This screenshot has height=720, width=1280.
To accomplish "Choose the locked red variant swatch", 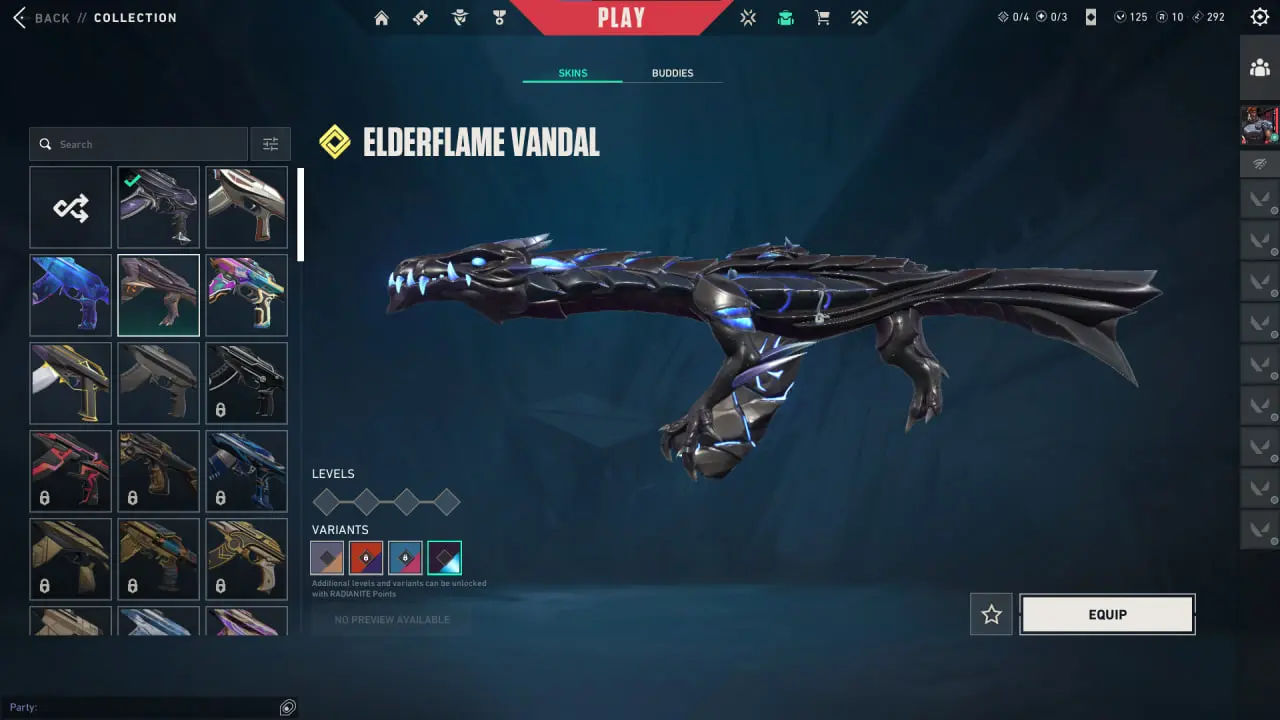I will 366,558.
